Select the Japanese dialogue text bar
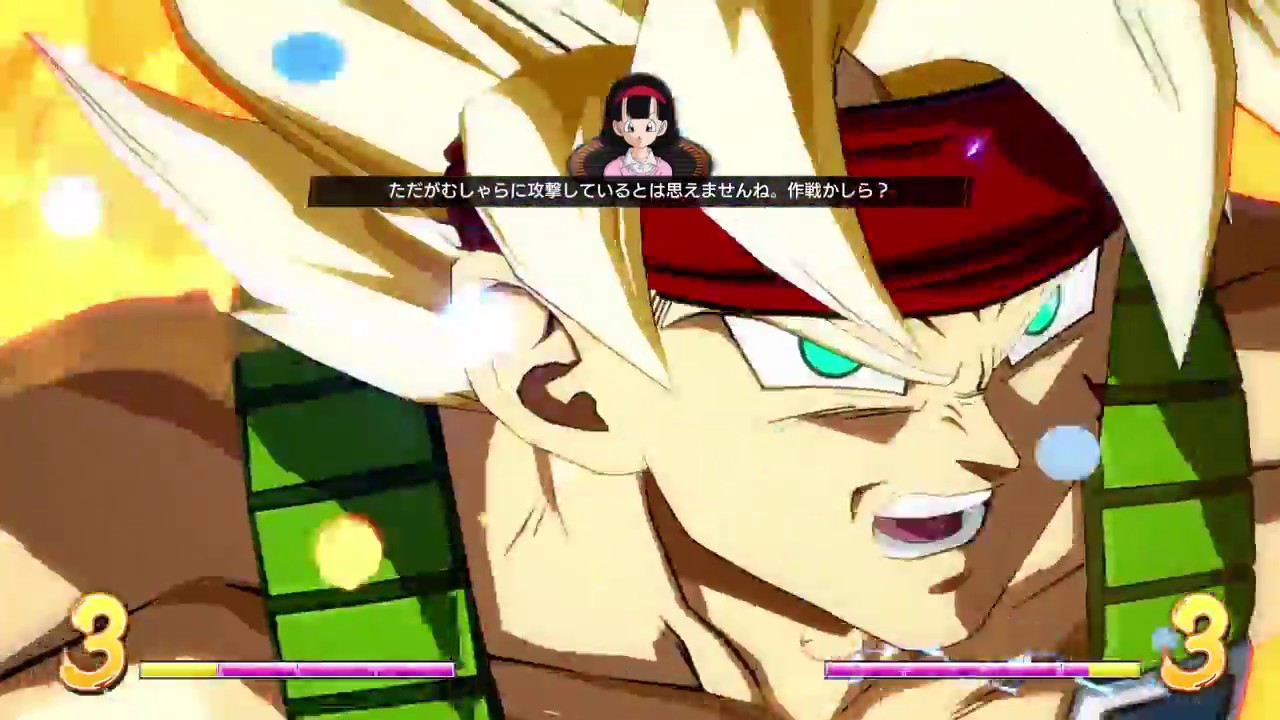This screenshot has height=720, width=1280. [640, 191]
